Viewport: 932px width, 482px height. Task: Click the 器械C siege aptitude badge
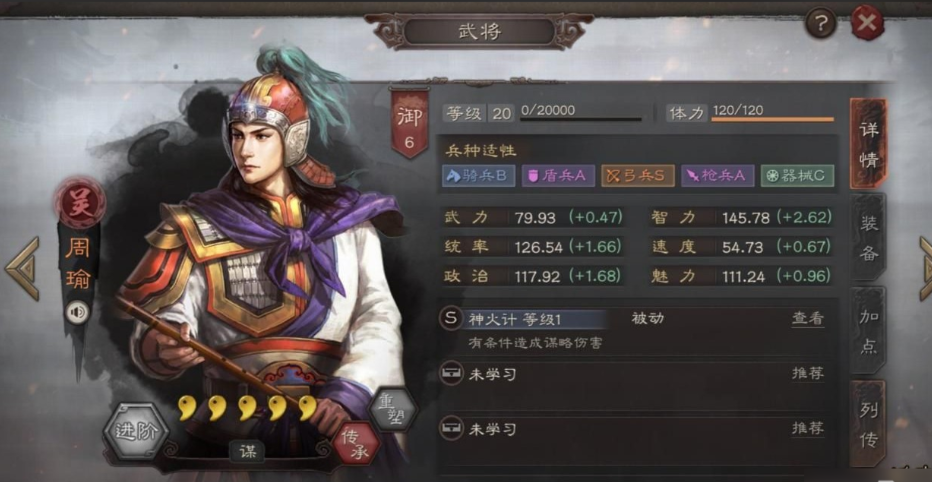[x=797, y=176]
